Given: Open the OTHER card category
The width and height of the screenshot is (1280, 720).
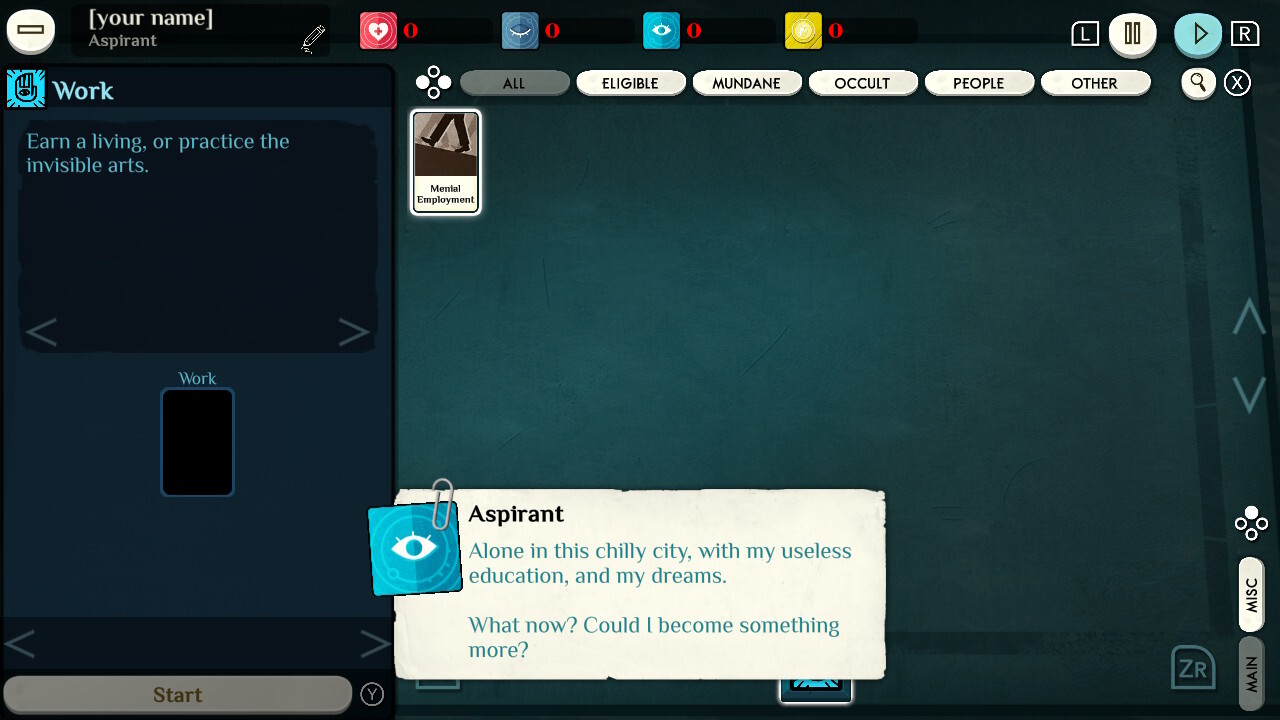Looking at the screenshot, I should pos(1094,83).
